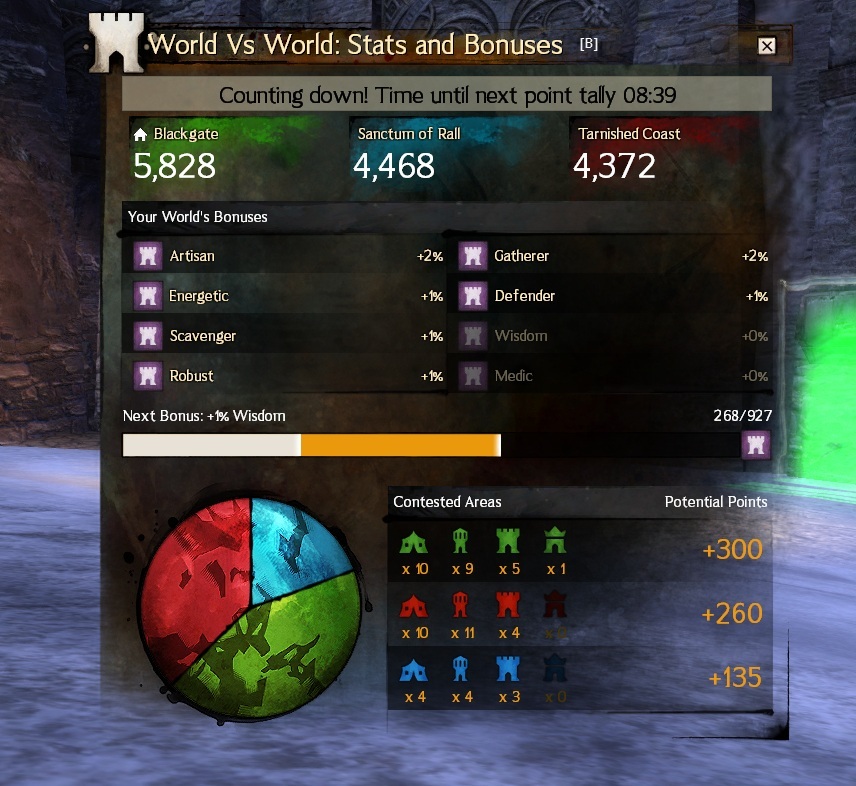Choose the Energetic bonus entry
The height and width of the screenshot is (786, 856).
(288, 296)
